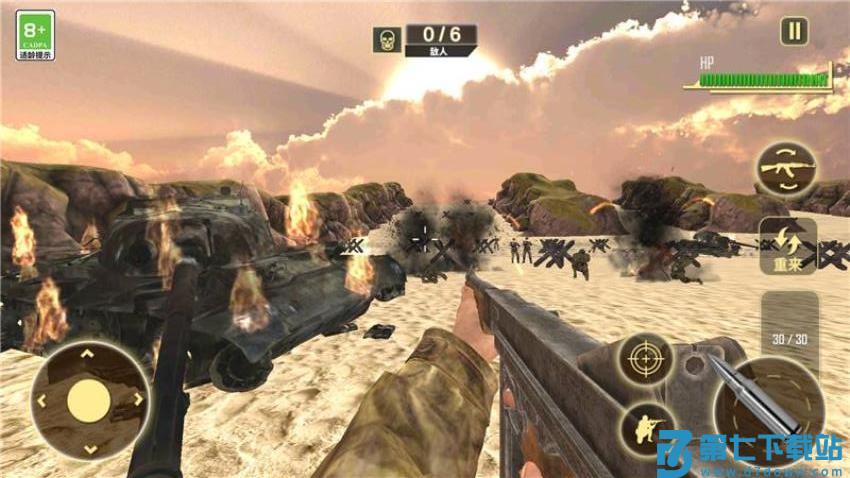
Task: Switch weapon using the rifle swap icon
Action: coord(785,169)
